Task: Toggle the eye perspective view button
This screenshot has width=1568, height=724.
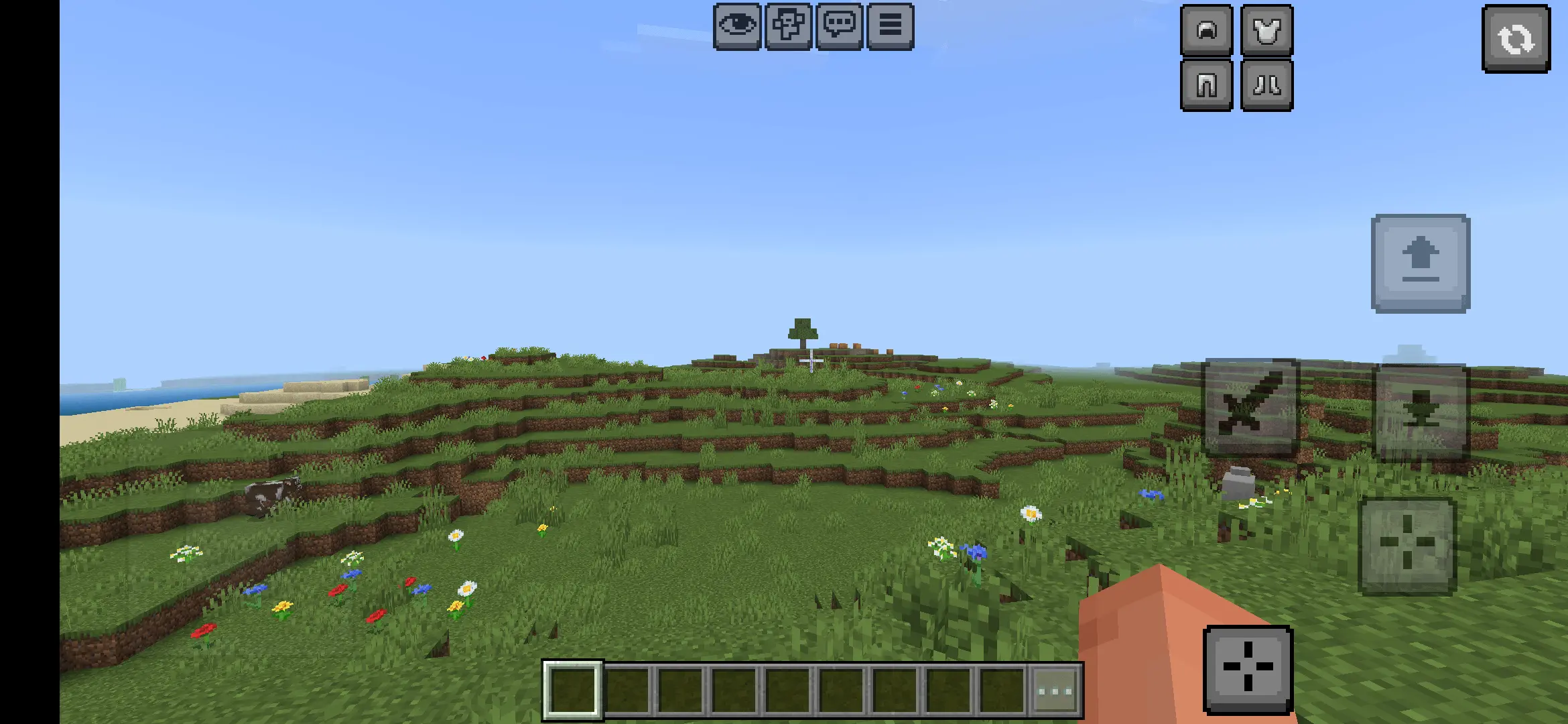Action: pos(737,26)
